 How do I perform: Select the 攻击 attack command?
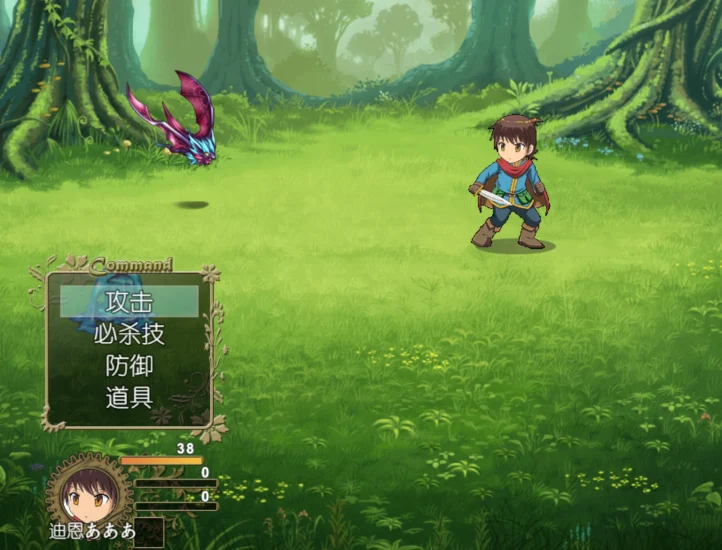tap(129, 301)
